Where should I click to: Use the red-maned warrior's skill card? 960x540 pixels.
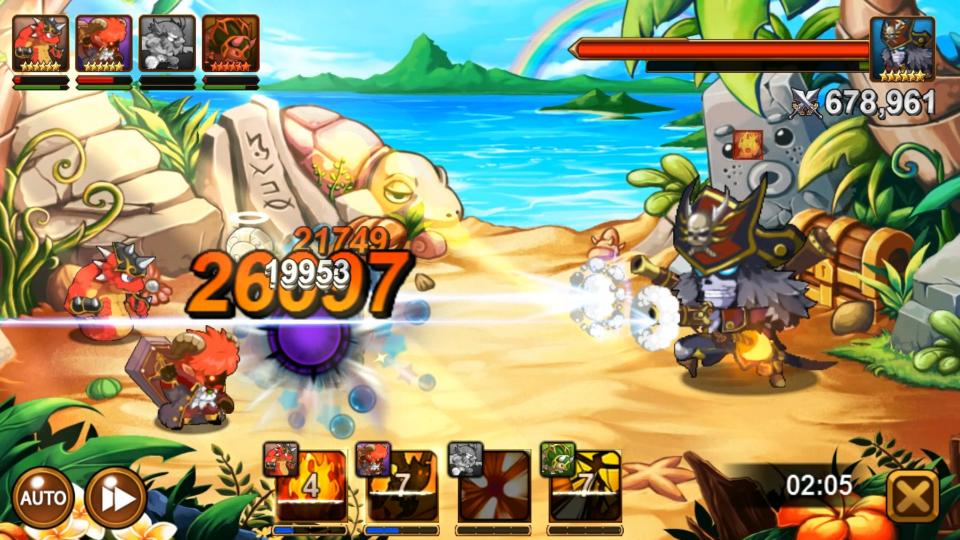[402, 487]
